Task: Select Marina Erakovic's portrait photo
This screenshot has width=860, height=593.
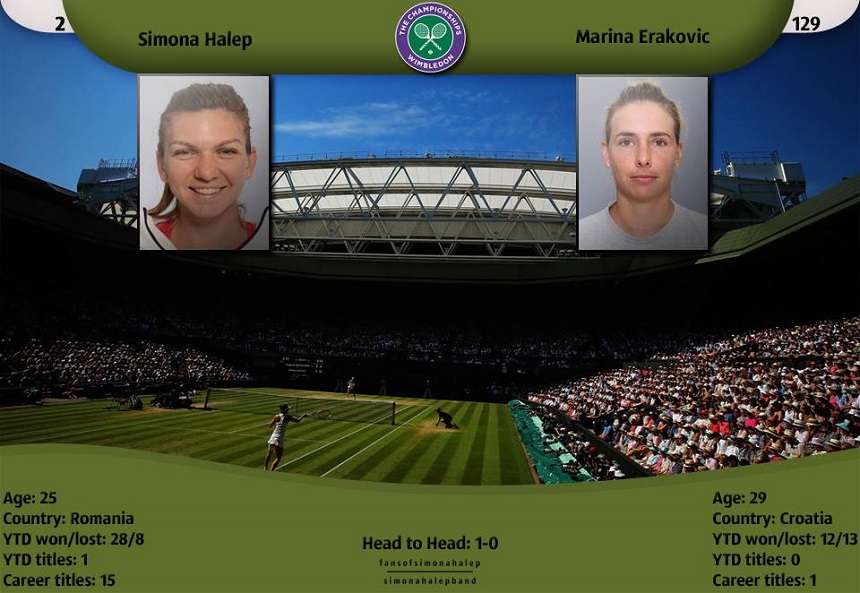Action: [x=642, y=163]
